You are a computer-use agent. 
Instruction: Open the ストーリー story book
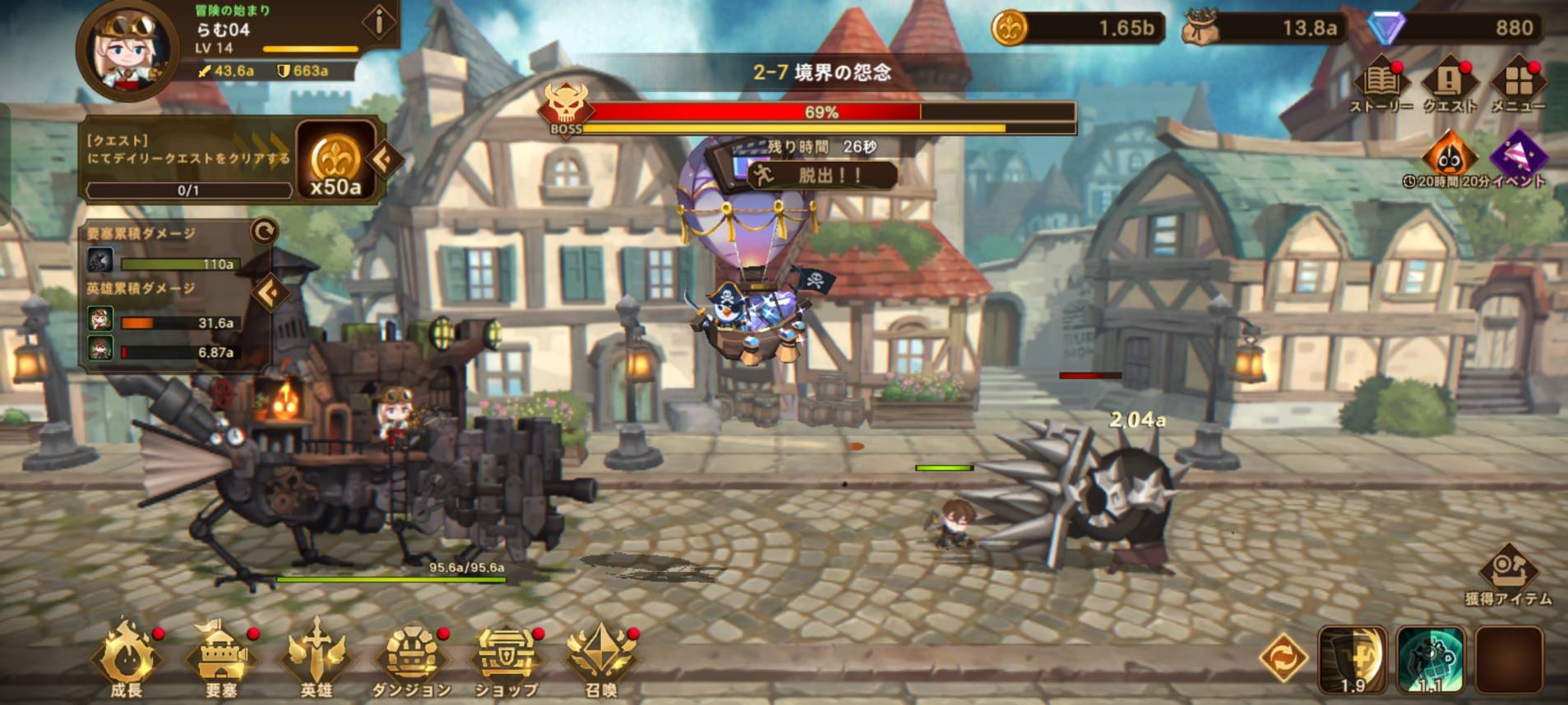point(1381,85)
